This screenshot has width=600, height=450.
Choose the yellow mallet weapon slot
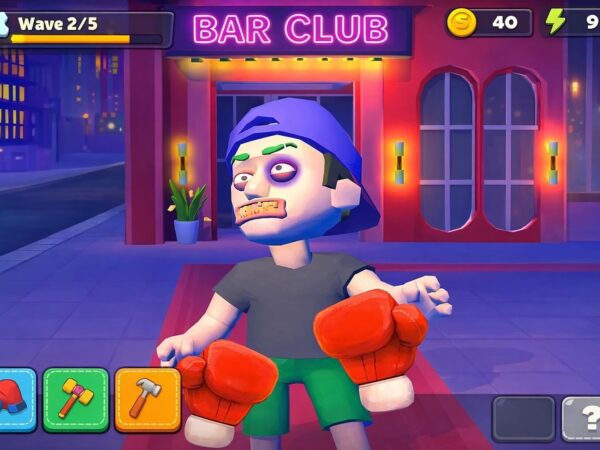pos(76,399)
